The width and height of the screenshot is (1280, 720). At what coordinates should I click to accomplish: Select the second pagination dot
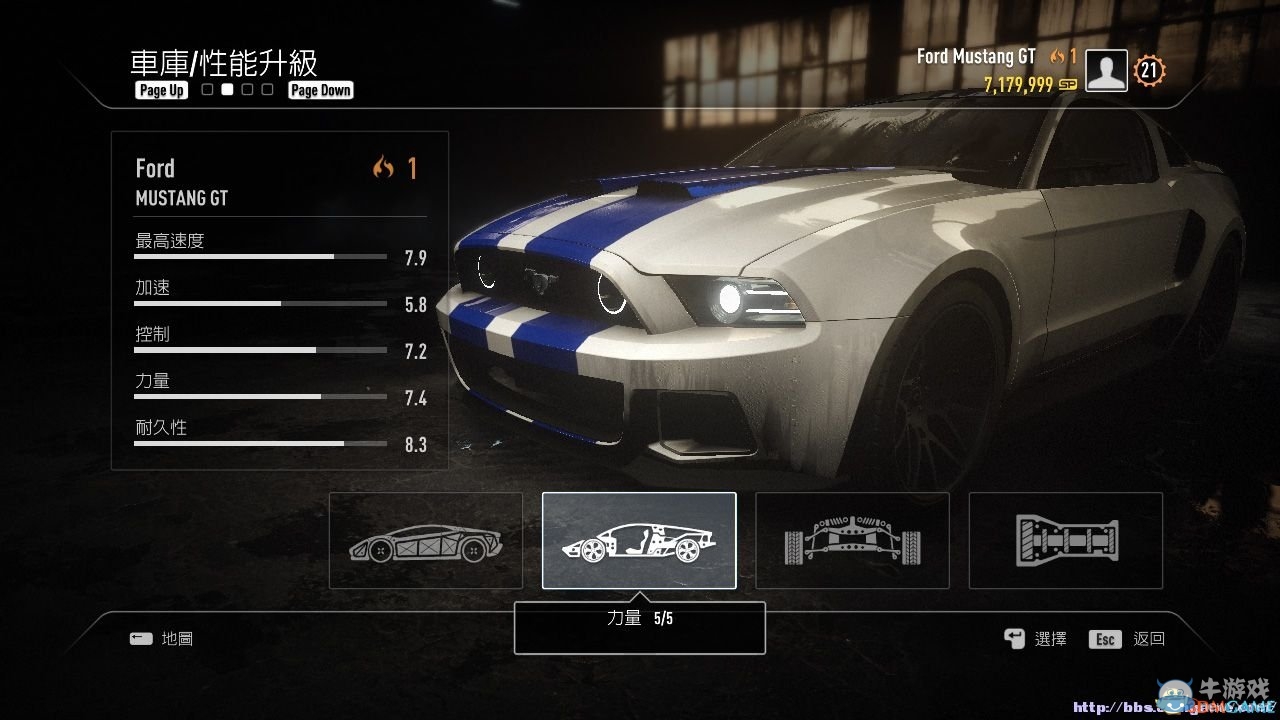pyautogui.click(x=226, y=89)
